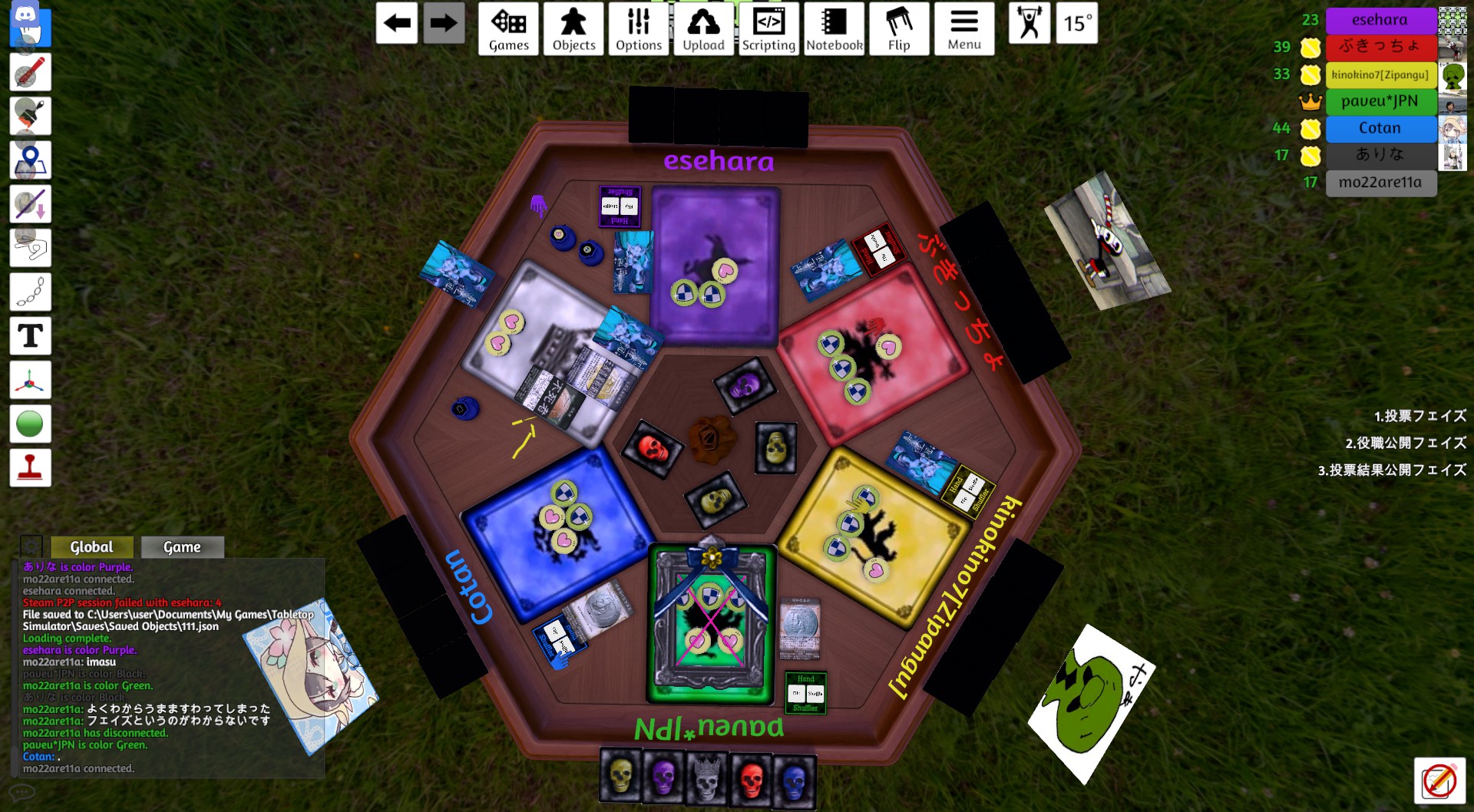The image size is (1474, 812).
Task: Open the Objects panel
Action: [573, 29]
